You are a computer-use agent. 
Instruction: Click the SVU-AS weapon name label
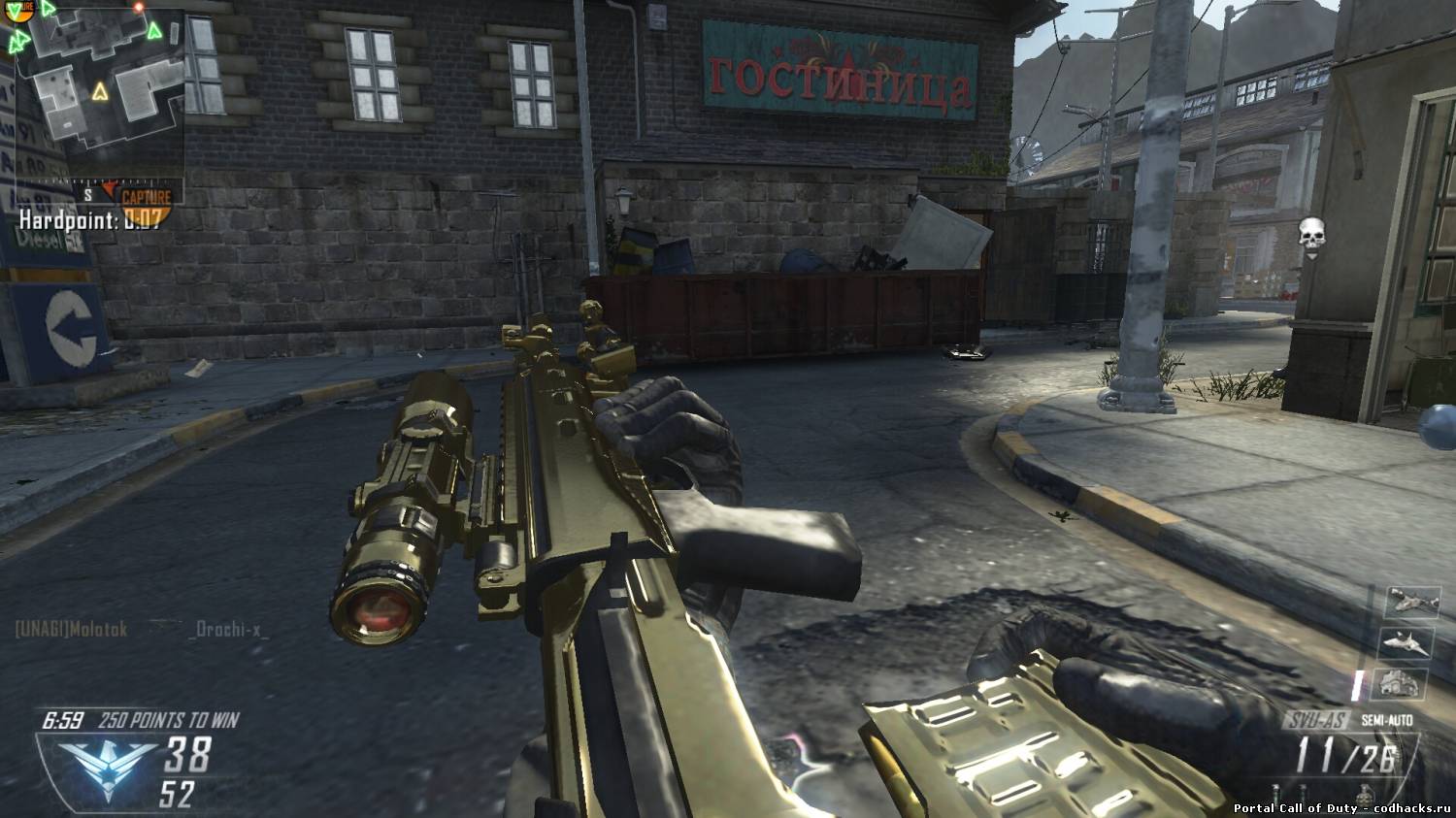(x=1316, y=721)
